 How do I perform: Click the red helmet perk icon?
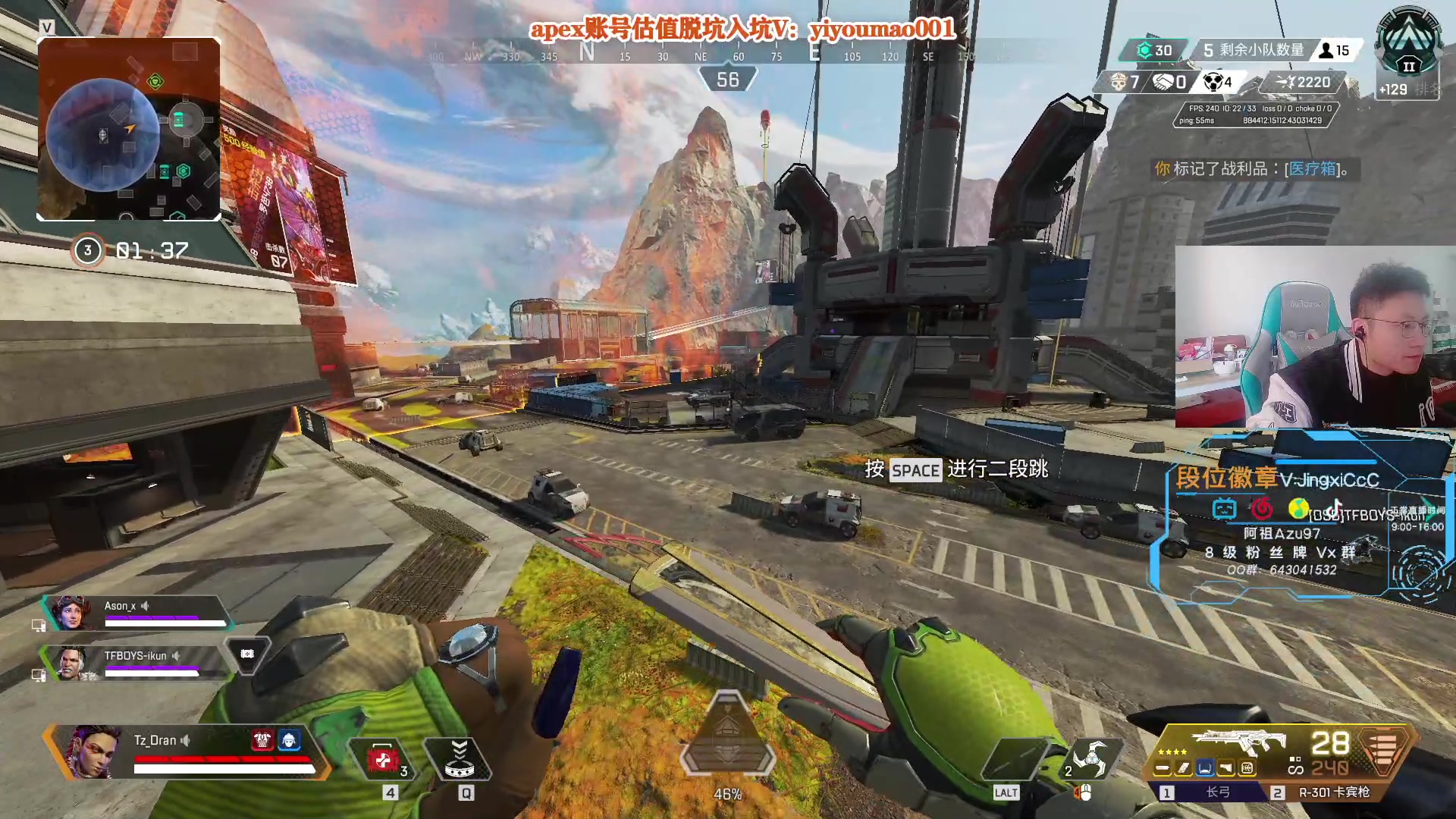click(x=262, y=739)
